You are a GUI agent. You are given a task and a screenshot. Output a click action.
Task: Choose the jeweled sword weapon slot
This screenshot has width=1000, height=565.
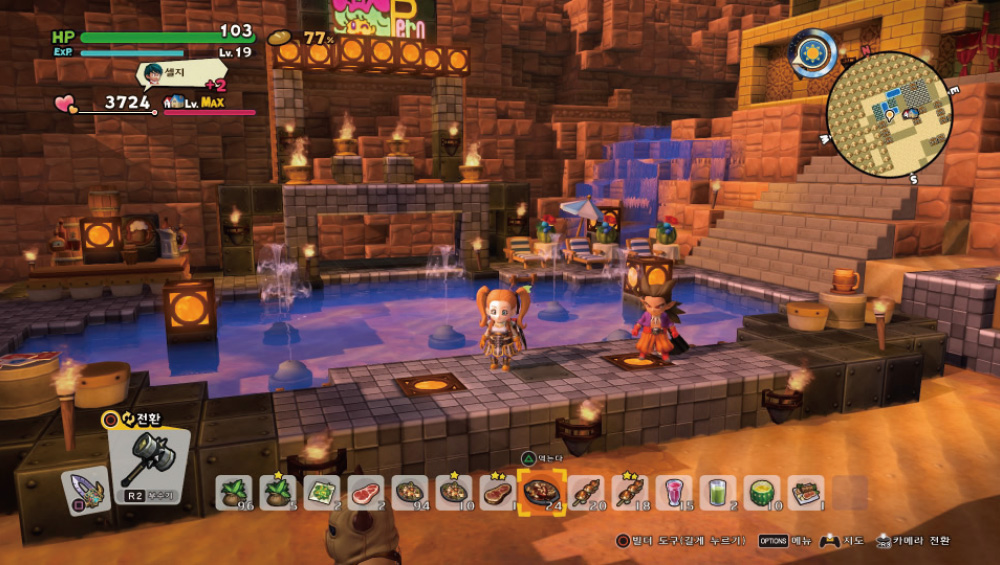[x=86, y=490]
